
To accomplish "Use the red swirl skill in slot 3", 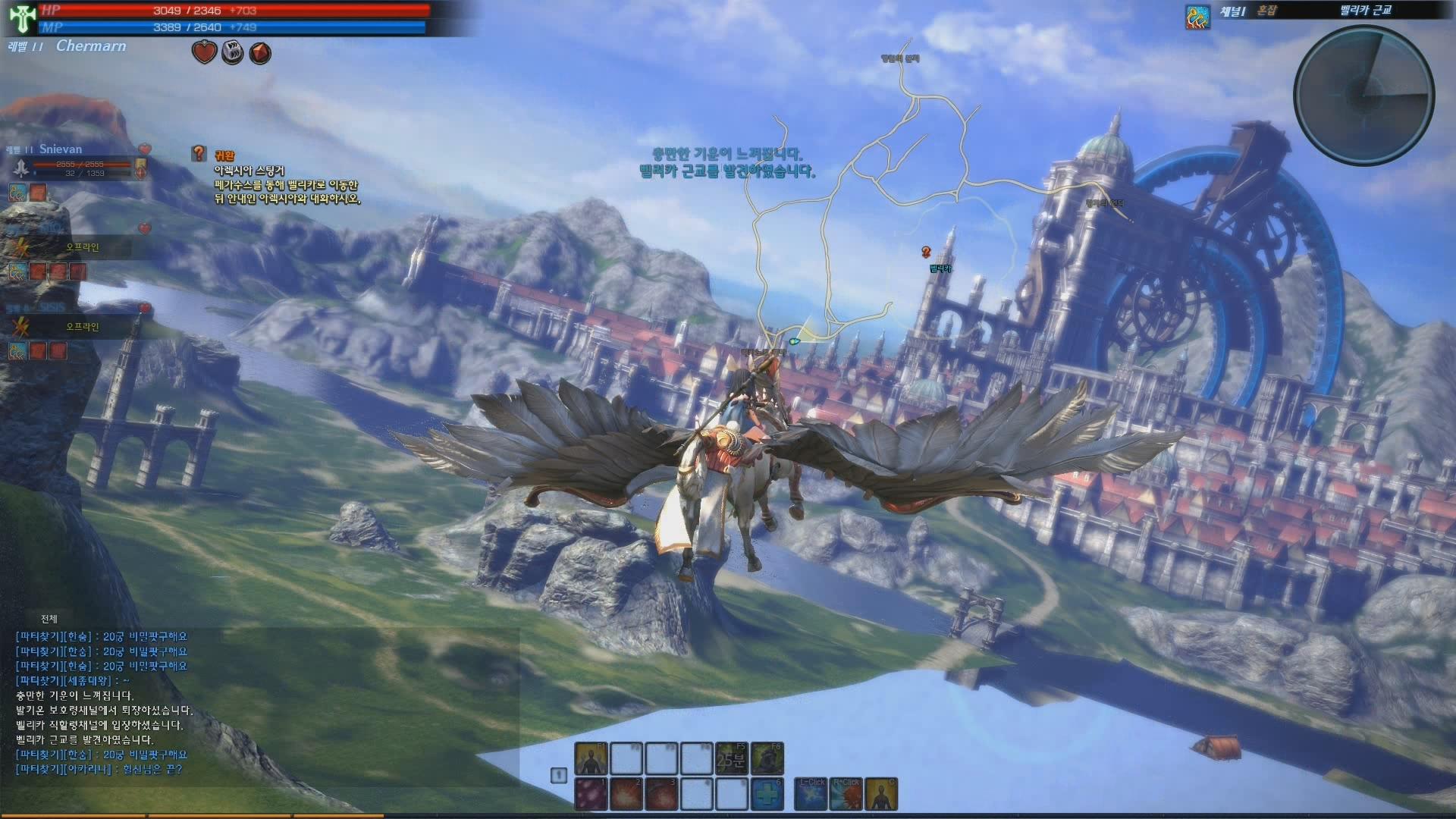I will point(661,794).
